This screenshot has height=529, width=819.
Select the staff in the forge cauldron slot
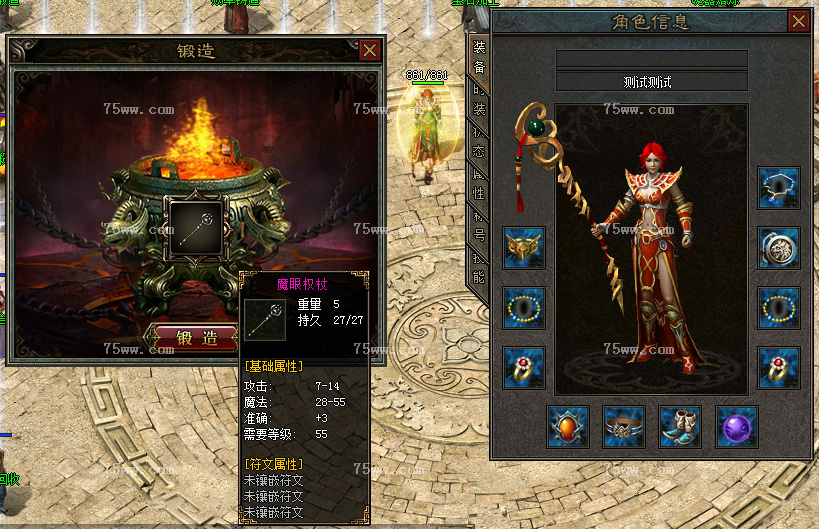pos(196,227)
